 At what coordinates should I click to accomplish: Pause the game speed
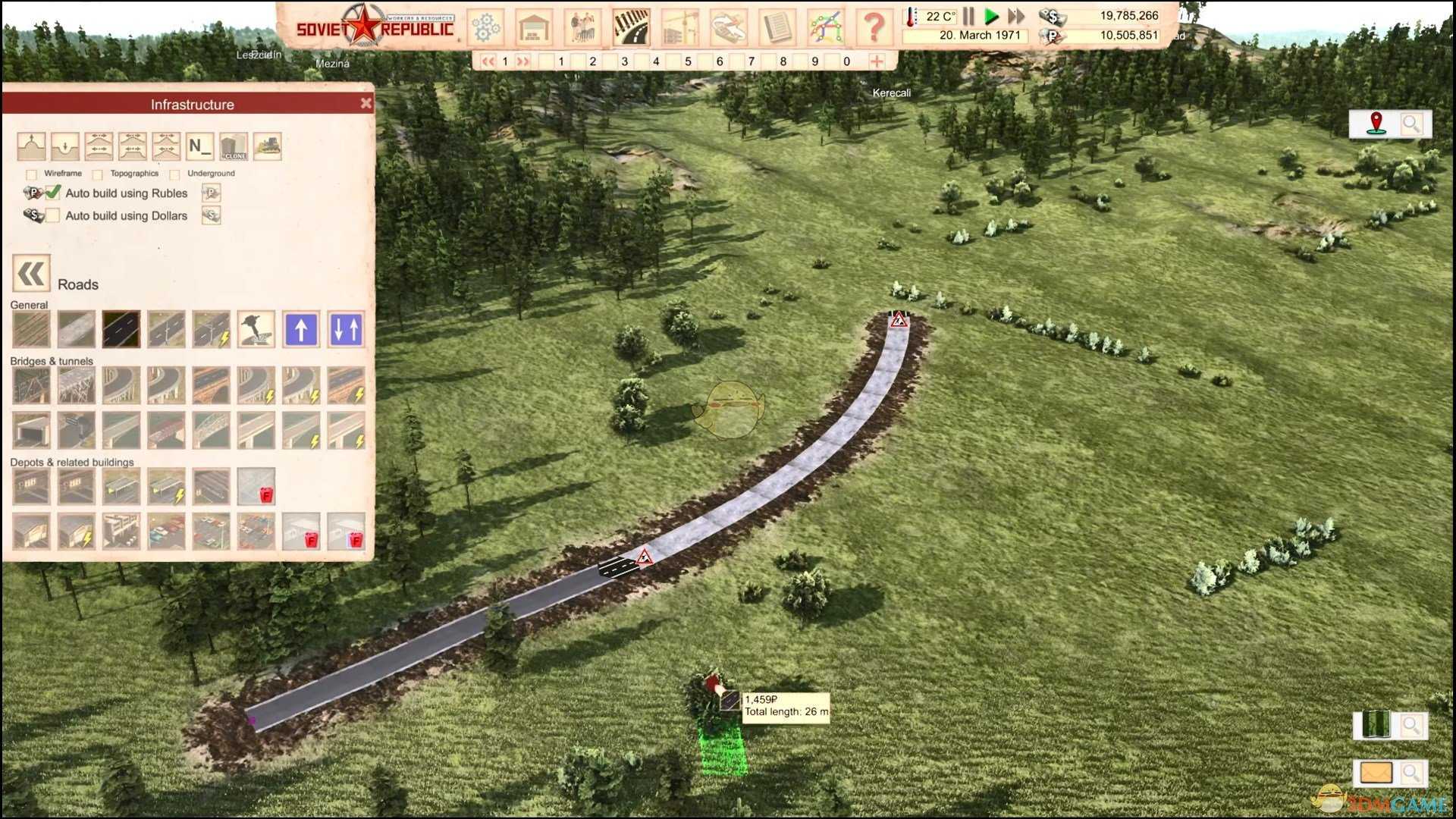[x=968, y=16]
